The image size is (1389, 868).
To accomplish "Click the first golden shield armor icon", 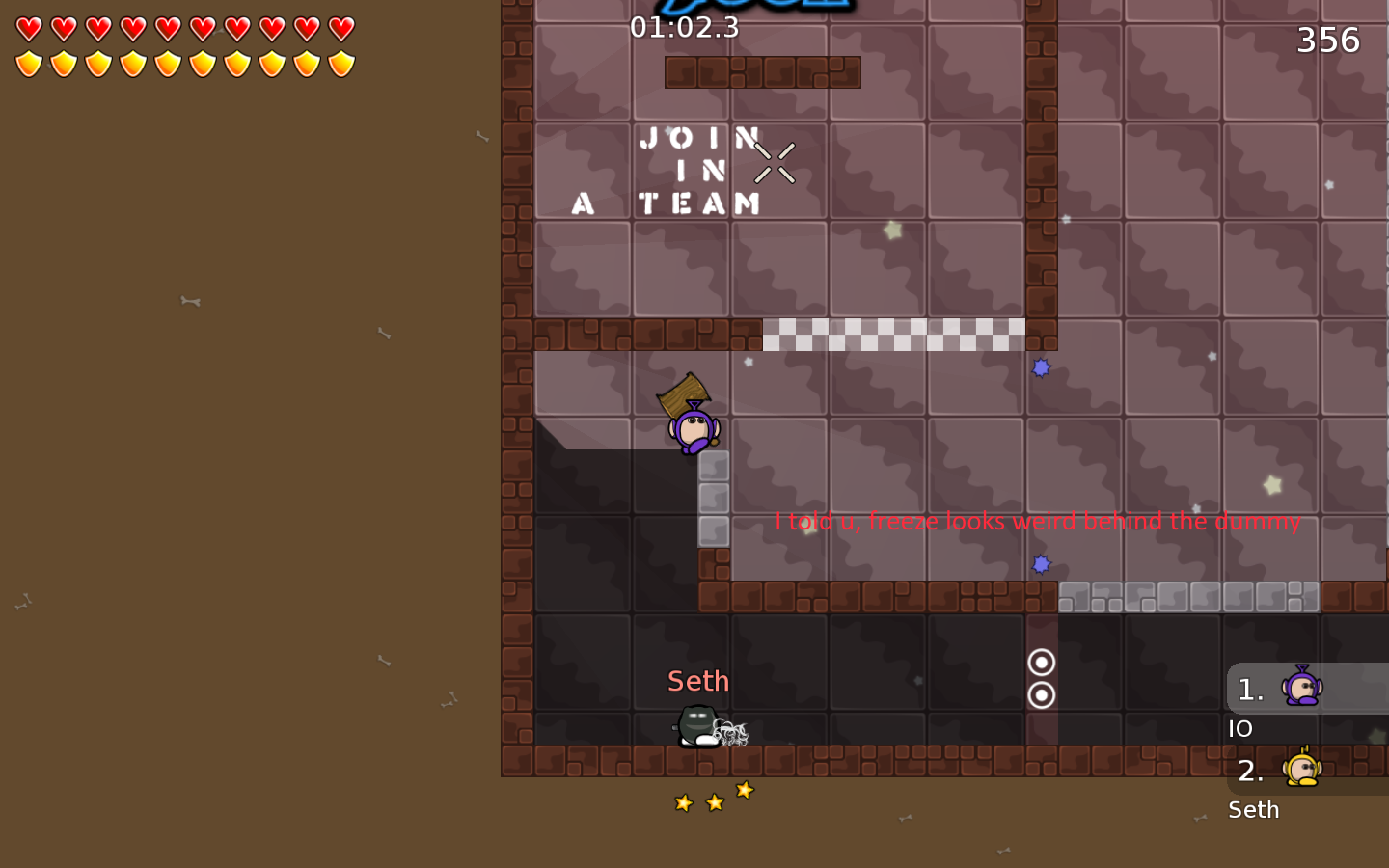I will click(x=30, y=62).
